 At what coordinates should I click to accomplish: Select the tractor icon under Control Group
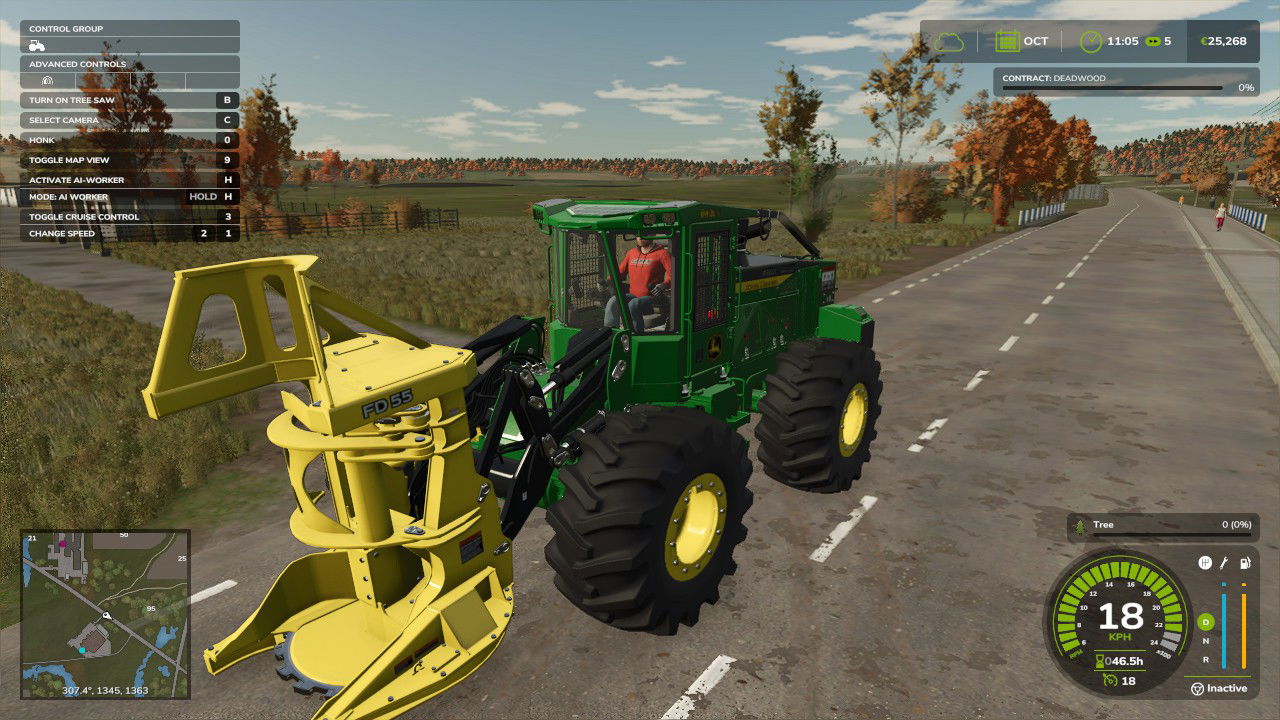[x=38, y=45]
